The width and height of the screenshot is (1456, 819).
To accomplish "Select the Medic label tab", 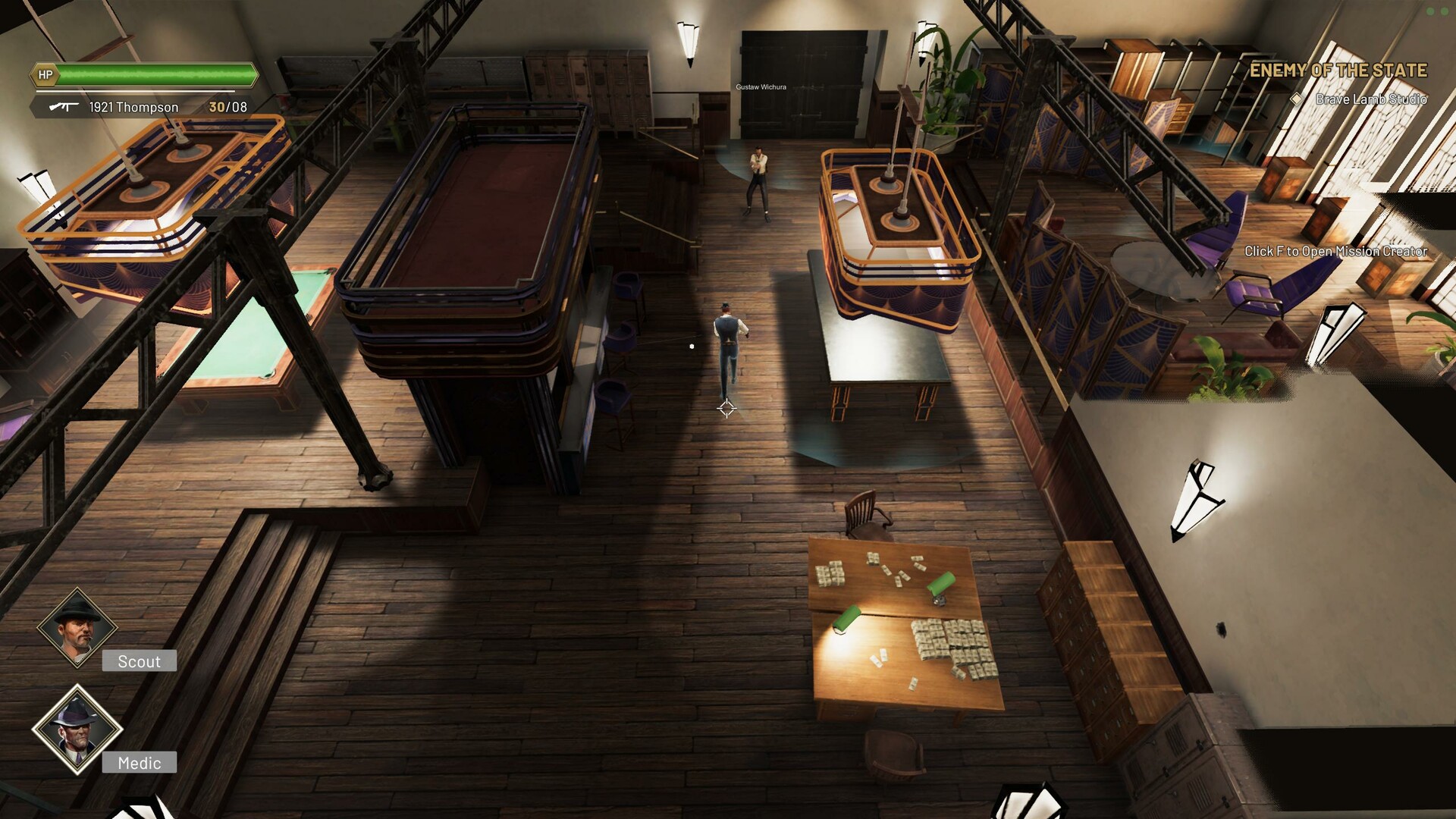I will (139, 763).
